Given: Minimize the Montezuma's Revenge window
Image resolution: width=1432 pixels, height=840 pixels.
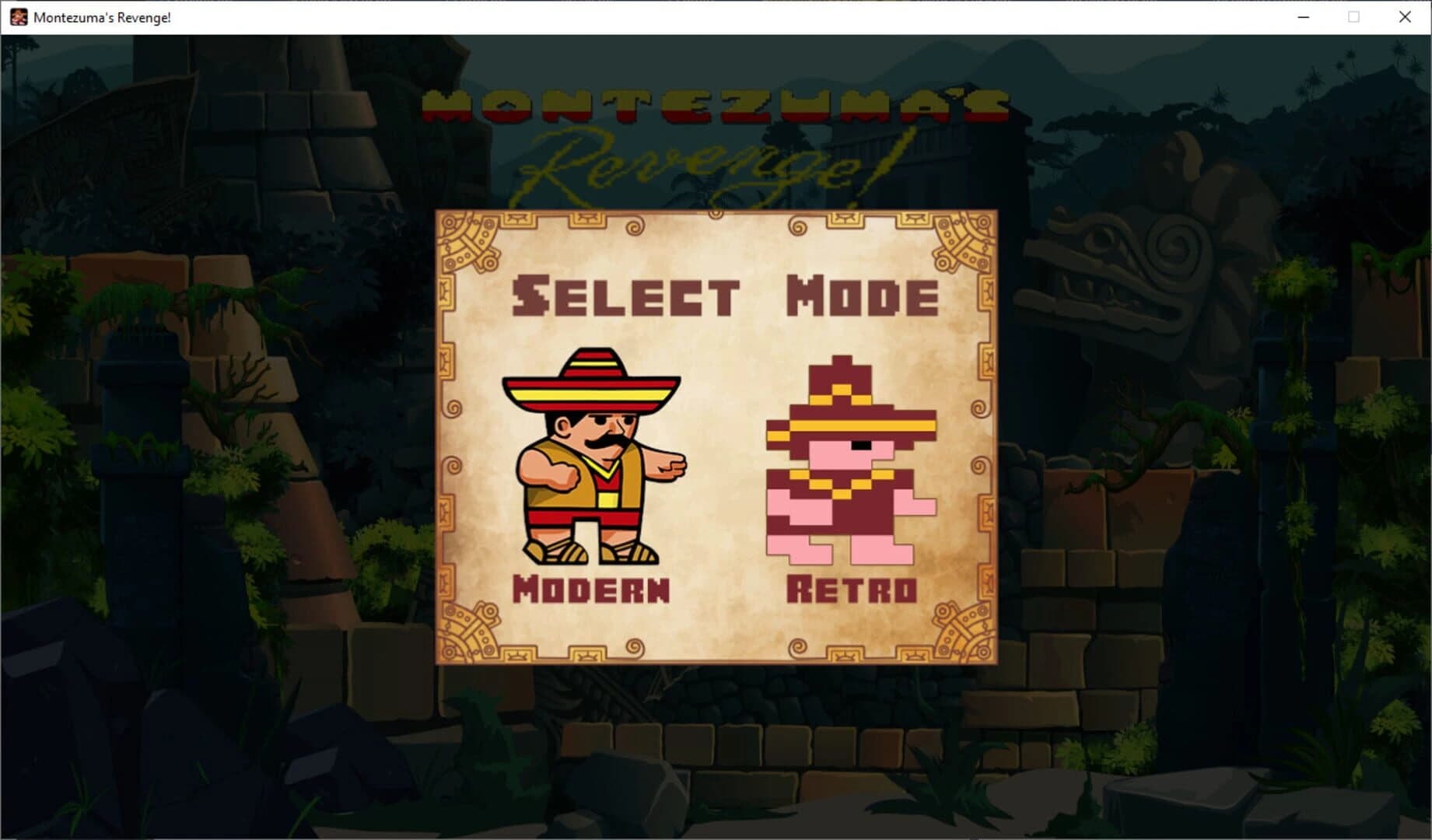Looking at the screenshot, I should tap(1301, 16).
